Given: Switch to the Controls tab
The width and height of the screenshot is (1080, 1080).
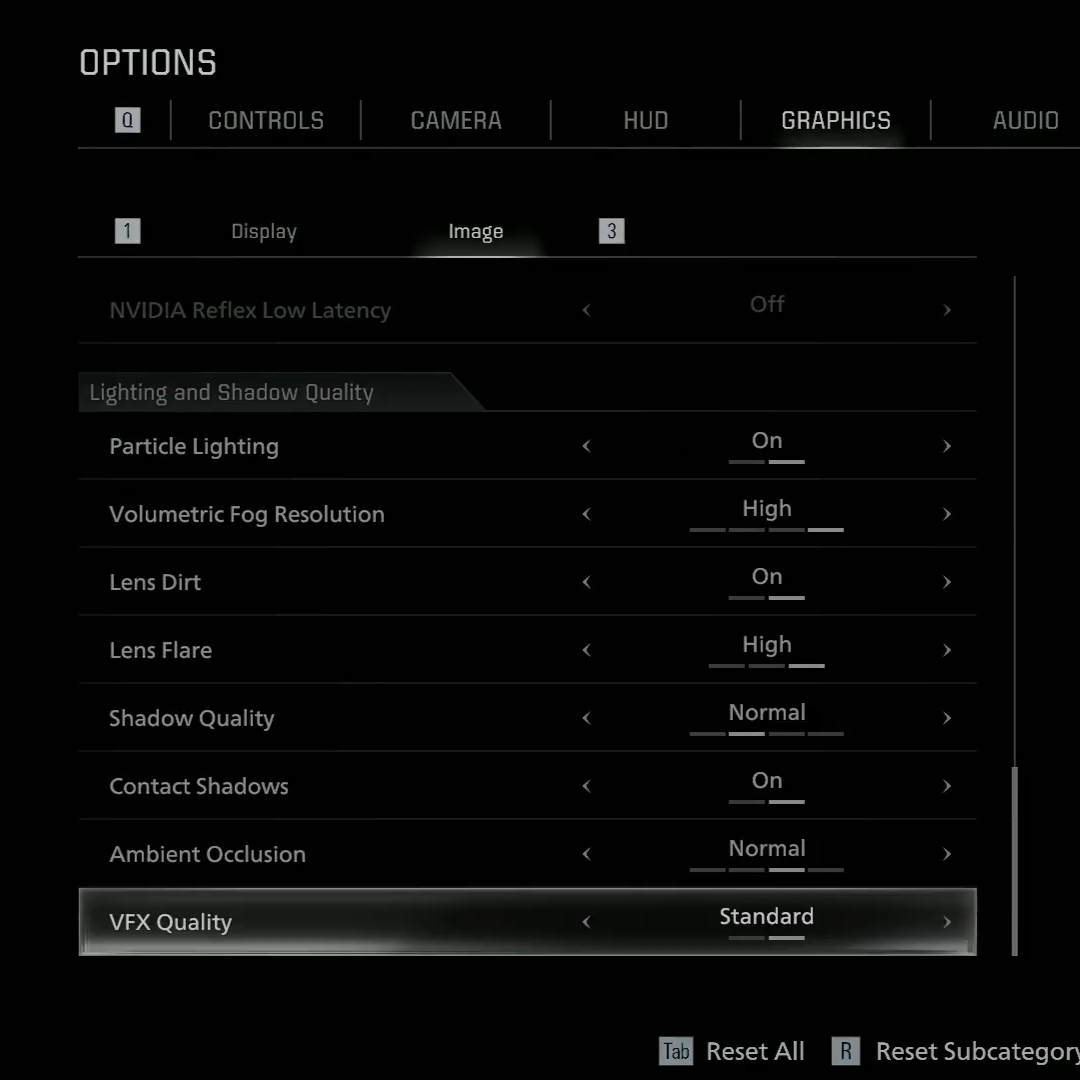Looking at the screenshot, I should click(x=266, y=121).
